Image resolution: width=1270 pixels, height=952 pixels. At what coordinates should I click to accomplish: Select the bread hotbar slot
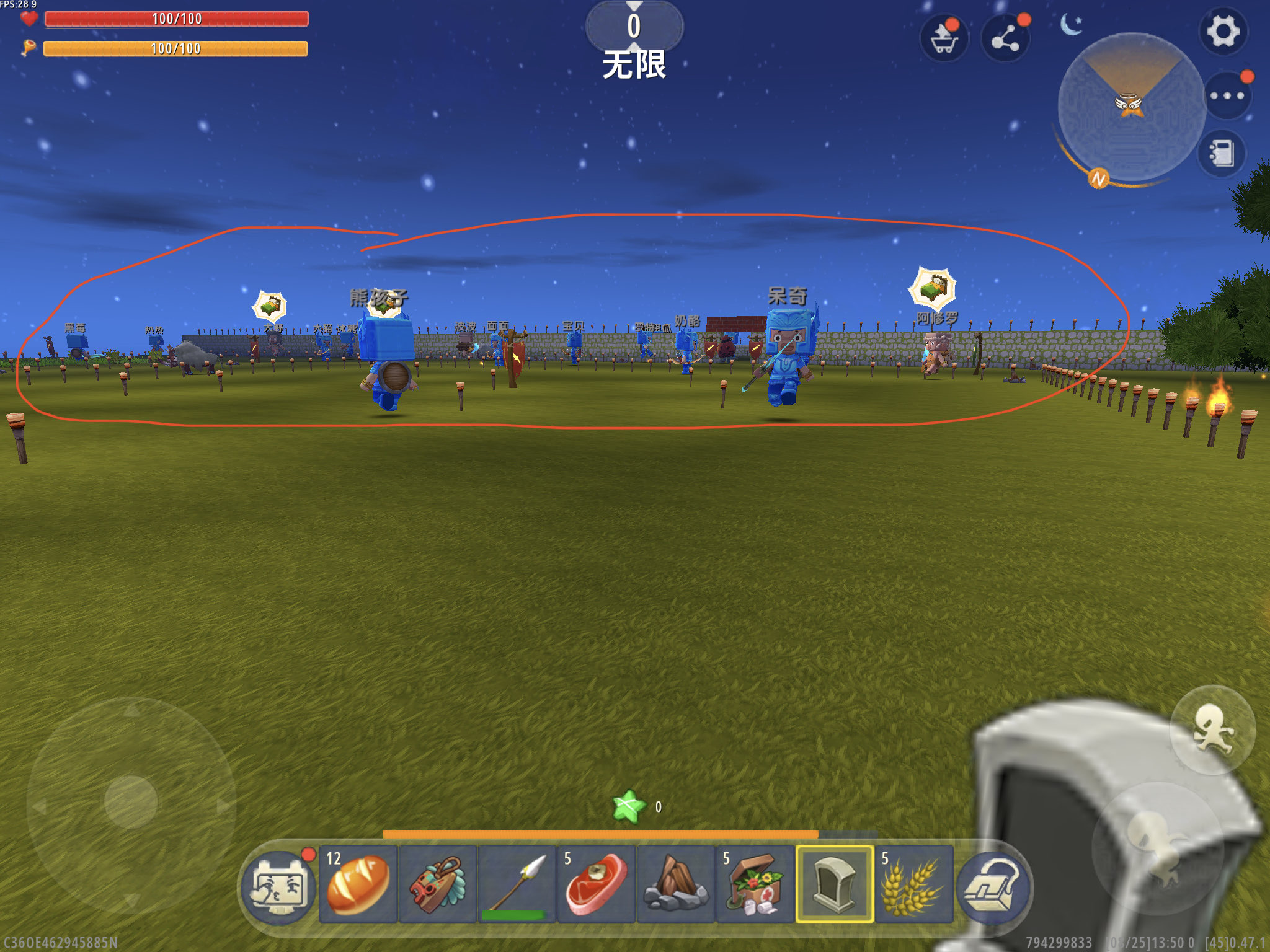click(x=358, y=884)
